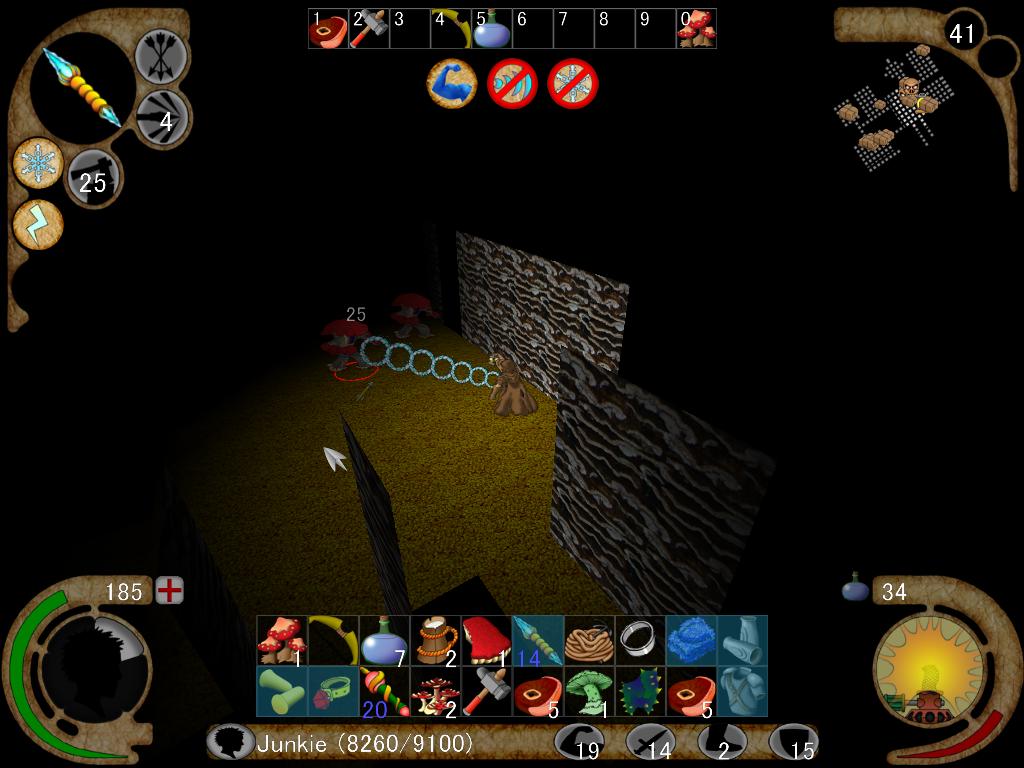Activate the snowflake frost spell icon
Image resolution: width=1024 pixels, height=768 pixels.
point(39,163)
